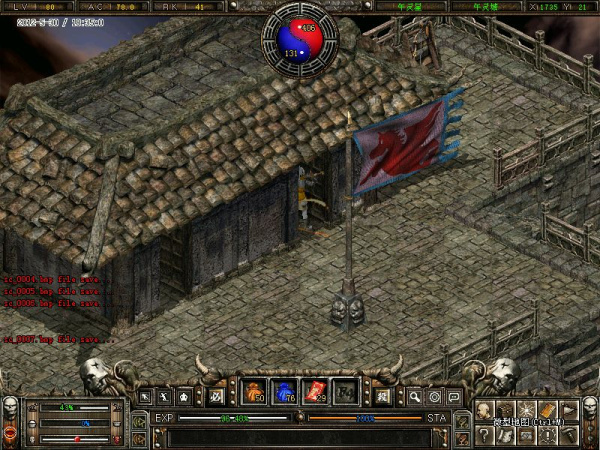Click the red lips icon beside status bars
Screen dimensions: 600x450
[10, 434]
